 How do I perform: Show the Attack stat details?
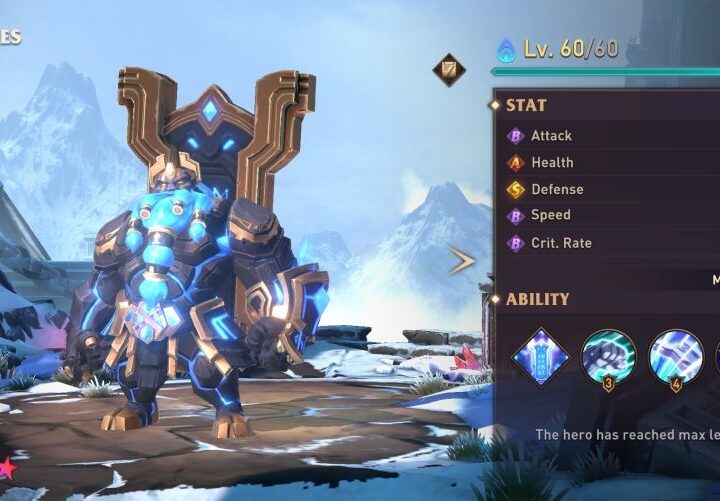click(551, 135)
